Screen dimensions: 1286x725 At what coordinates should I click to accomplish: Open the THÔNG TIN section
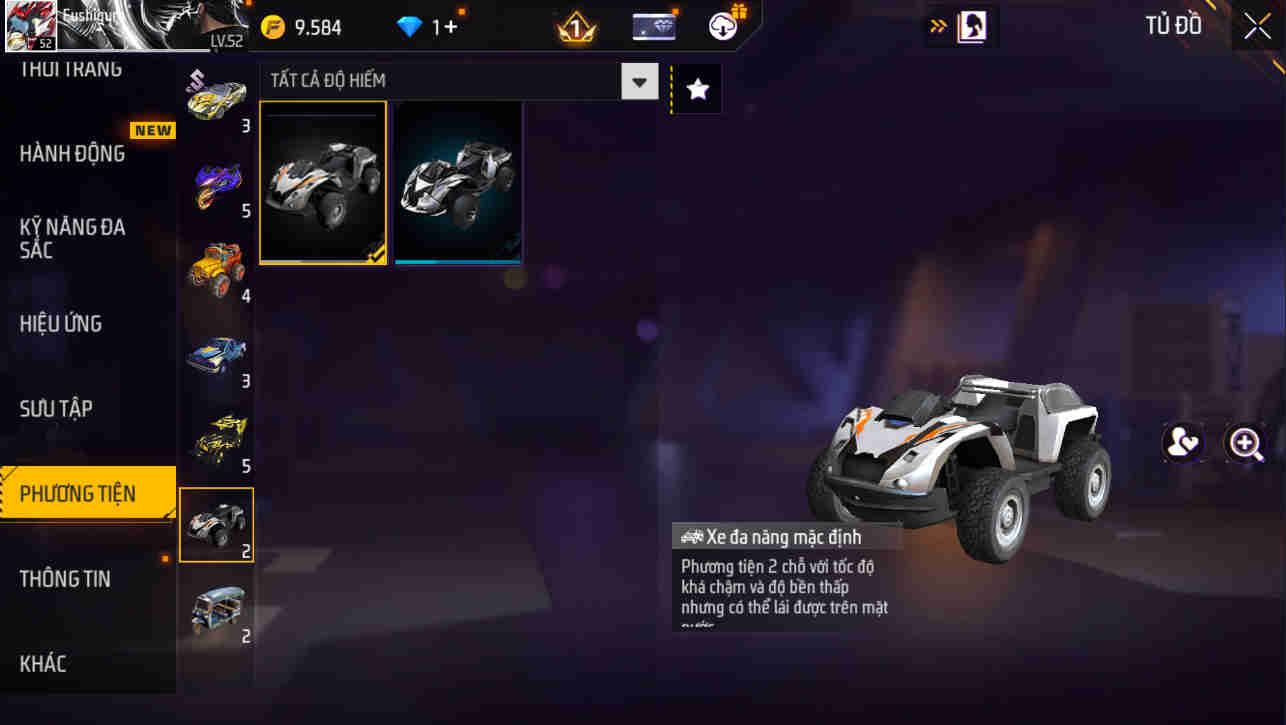[65, 578]
